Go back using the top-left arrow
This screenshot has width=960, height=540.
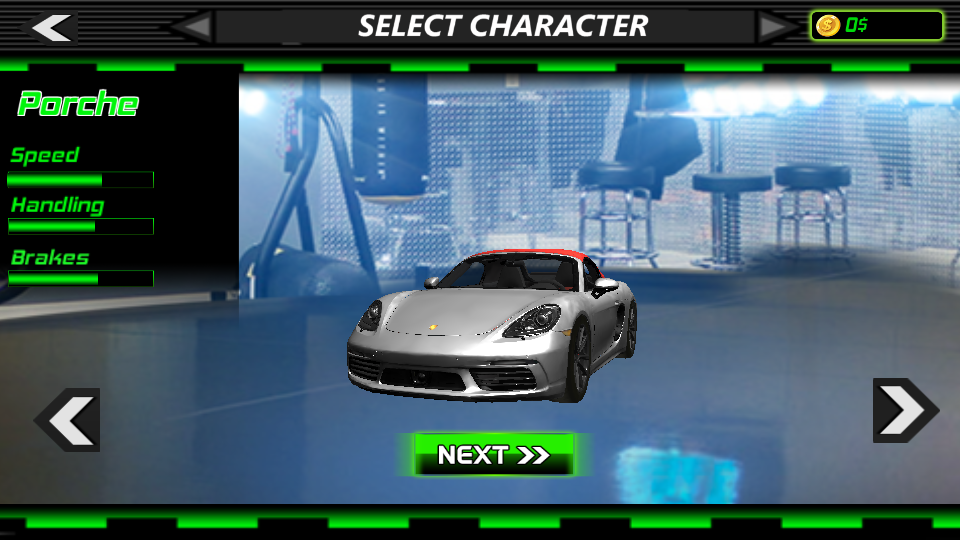[x=50, y=27]
